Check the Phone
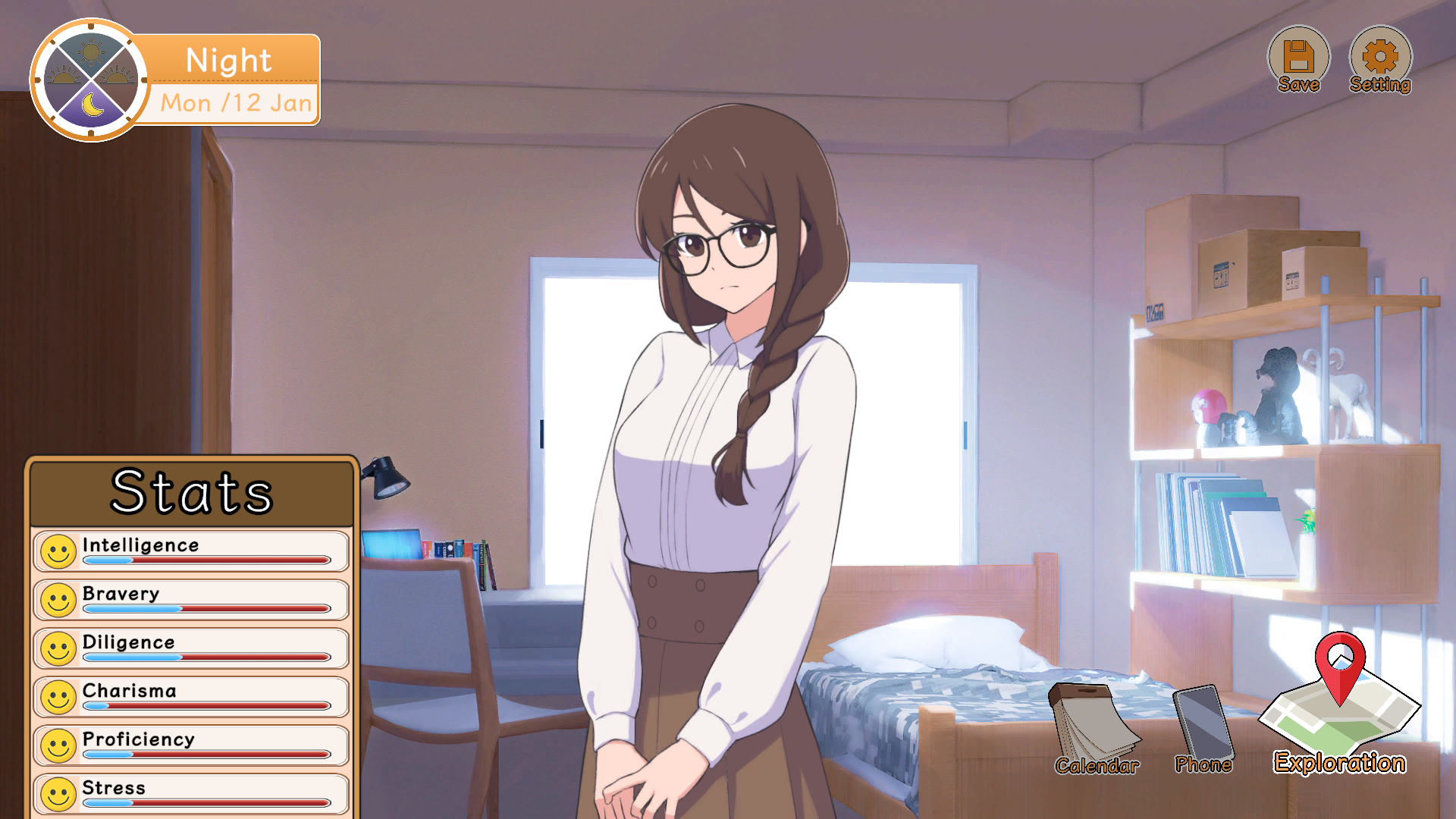 pos(1203,729)
